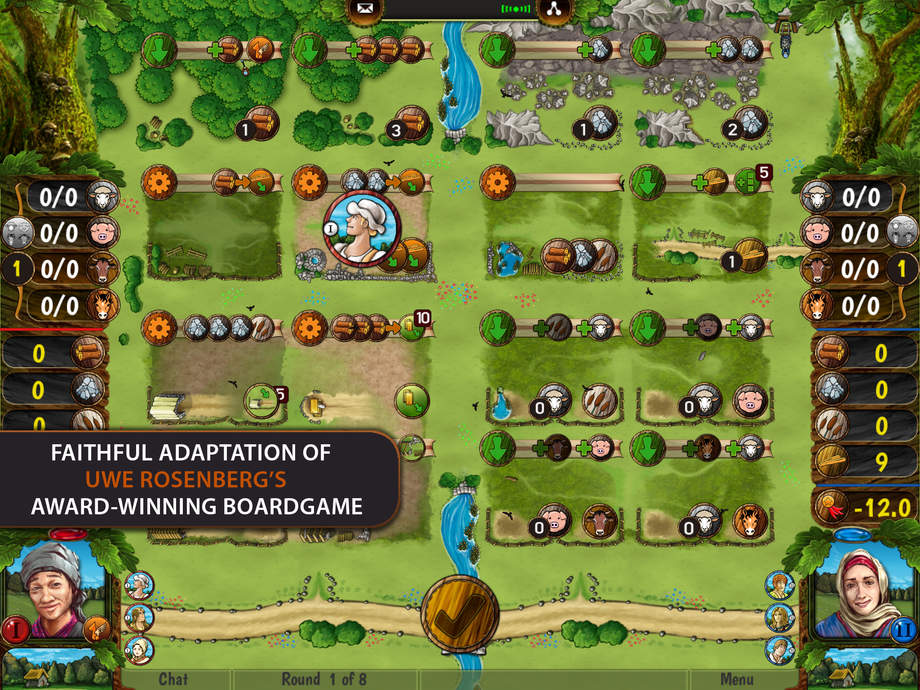Image resolution: width=920 pixels, height=690 pixels.
Task: Click the blue II badge on portrait
Action: [x=902, y=629]
